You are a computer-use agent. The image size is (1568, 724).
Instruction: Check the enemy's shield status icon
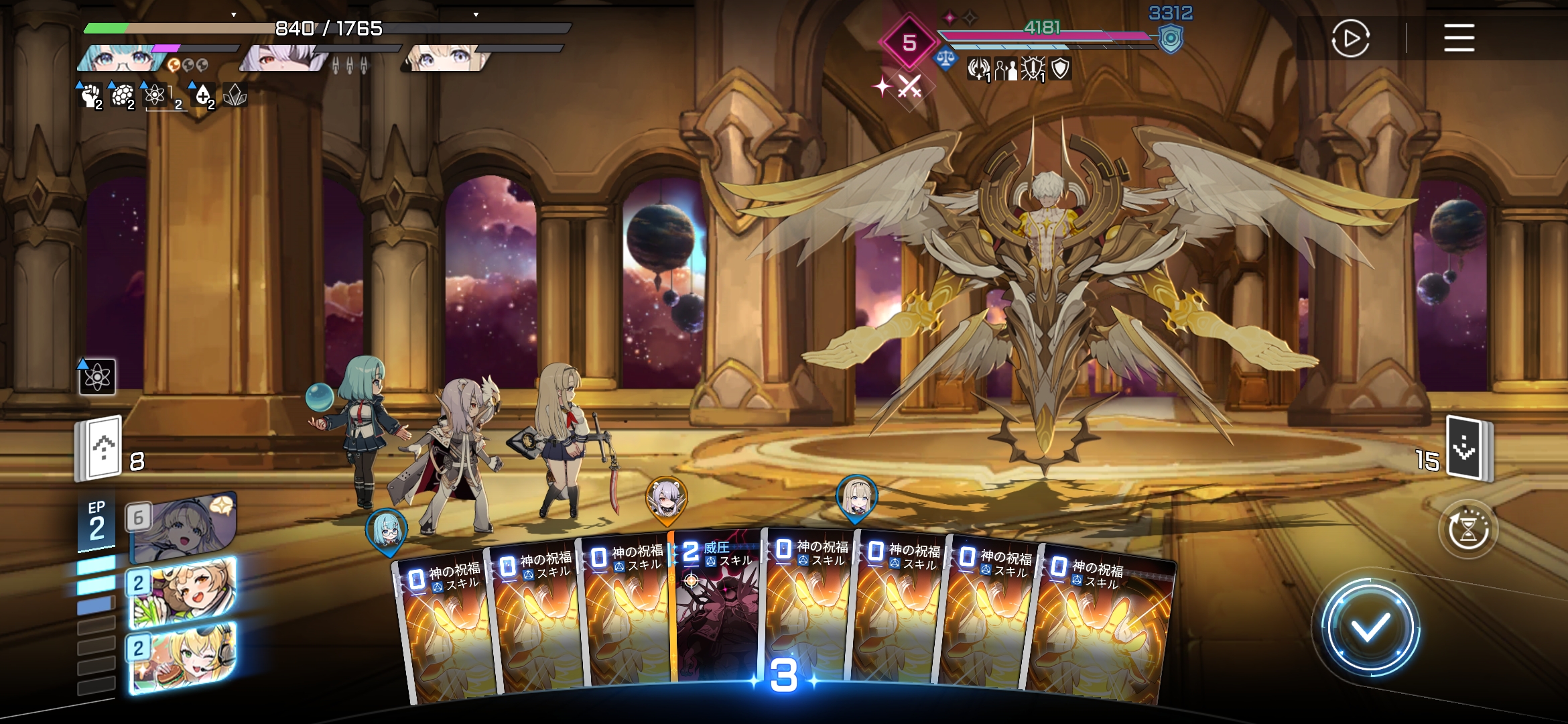click(x=1060, y=68)
